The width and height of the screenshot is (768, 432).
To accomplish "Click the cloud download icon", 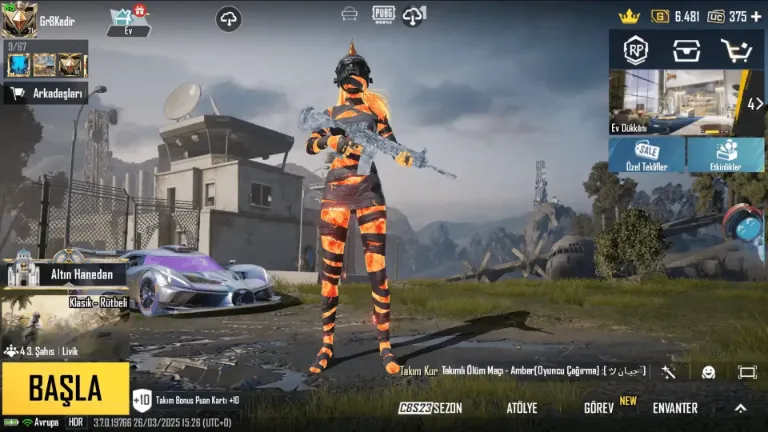I will click(x=229, y=18).
